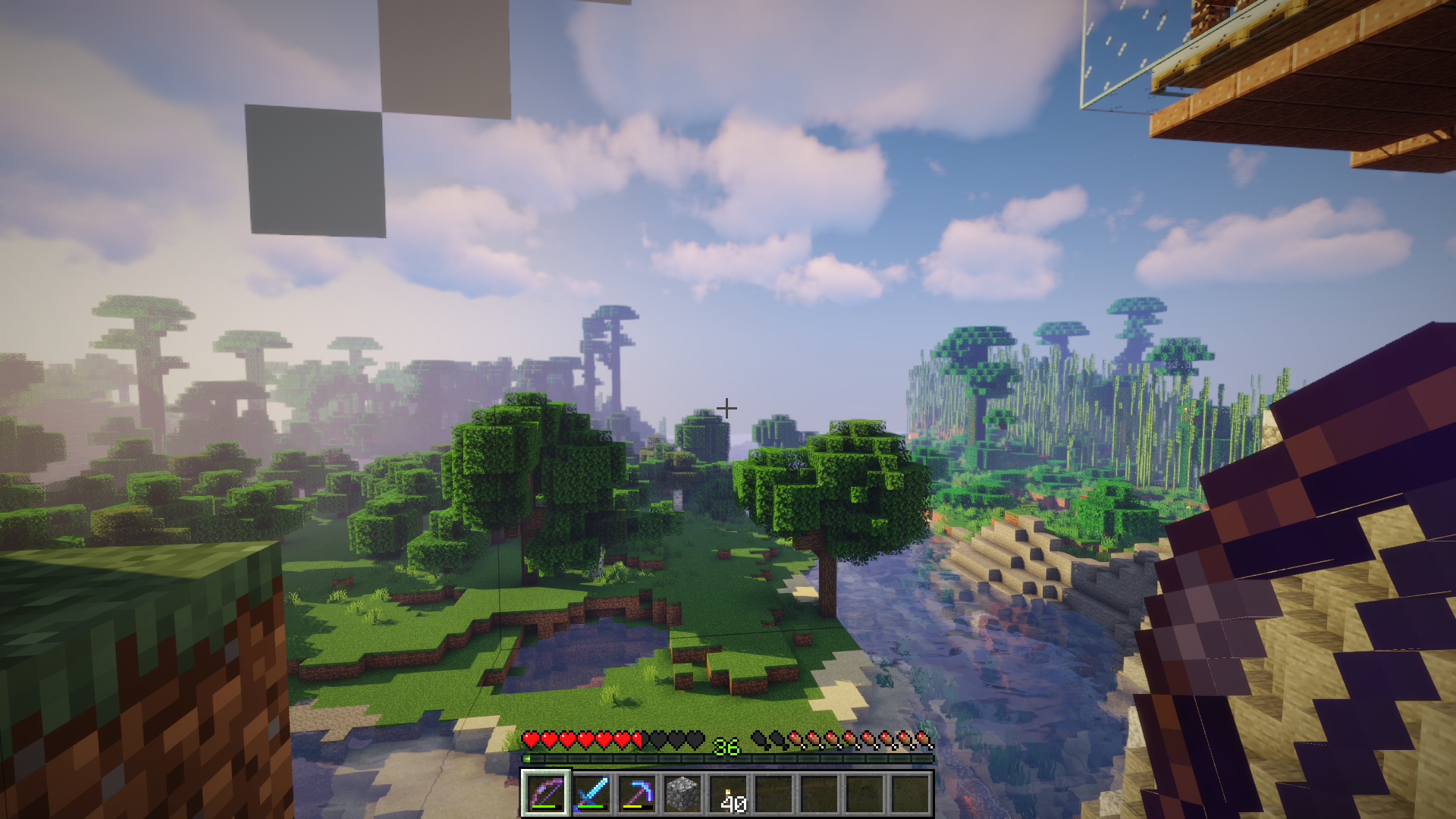This screenshot has width=1456, height=819.
Task: Click the green-filled end of the XP bar
Action: [x=527, y=758]
